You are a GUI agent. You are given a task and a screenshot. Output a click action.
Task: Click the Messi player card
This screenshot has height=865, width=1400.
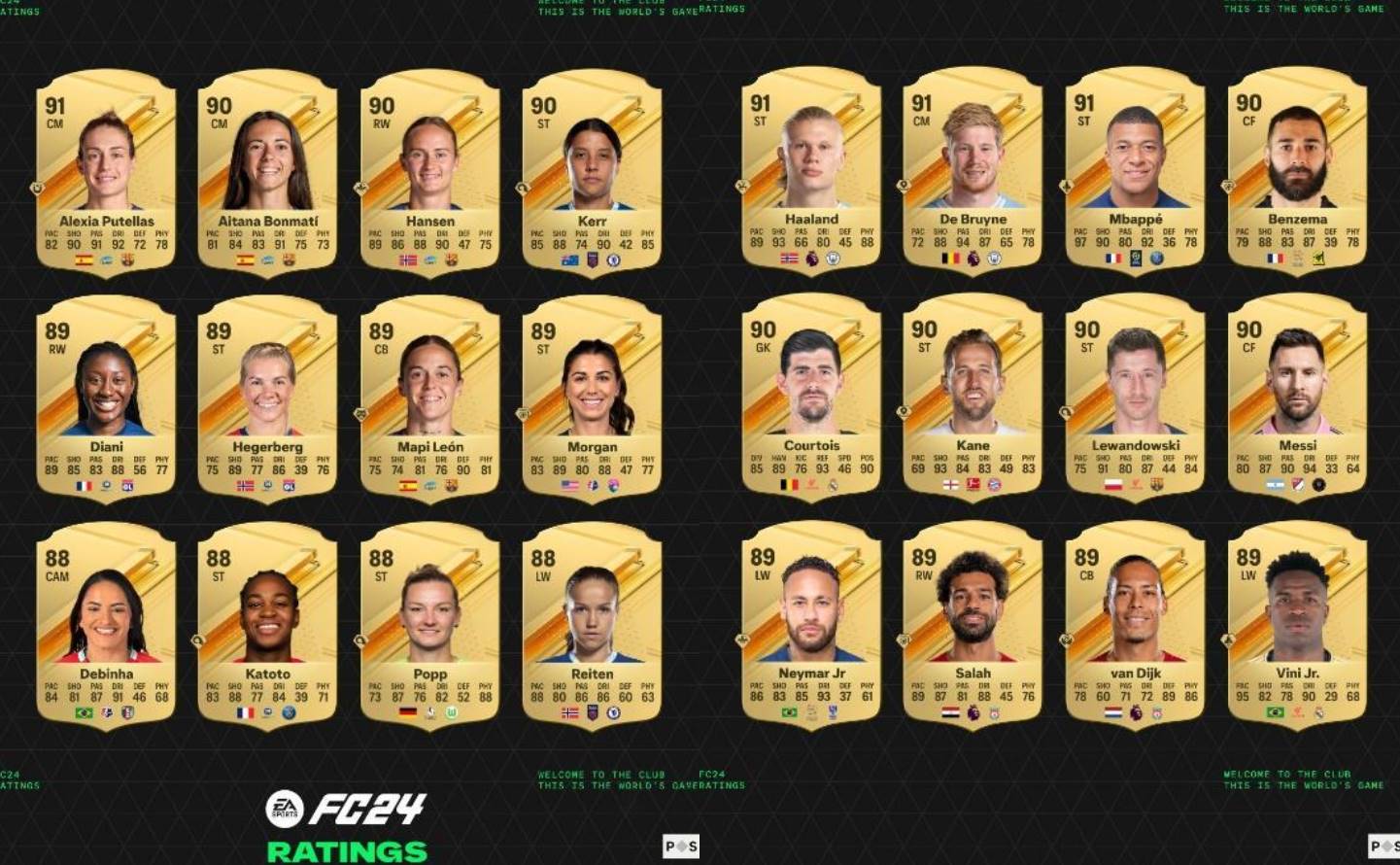point(1297,398)
